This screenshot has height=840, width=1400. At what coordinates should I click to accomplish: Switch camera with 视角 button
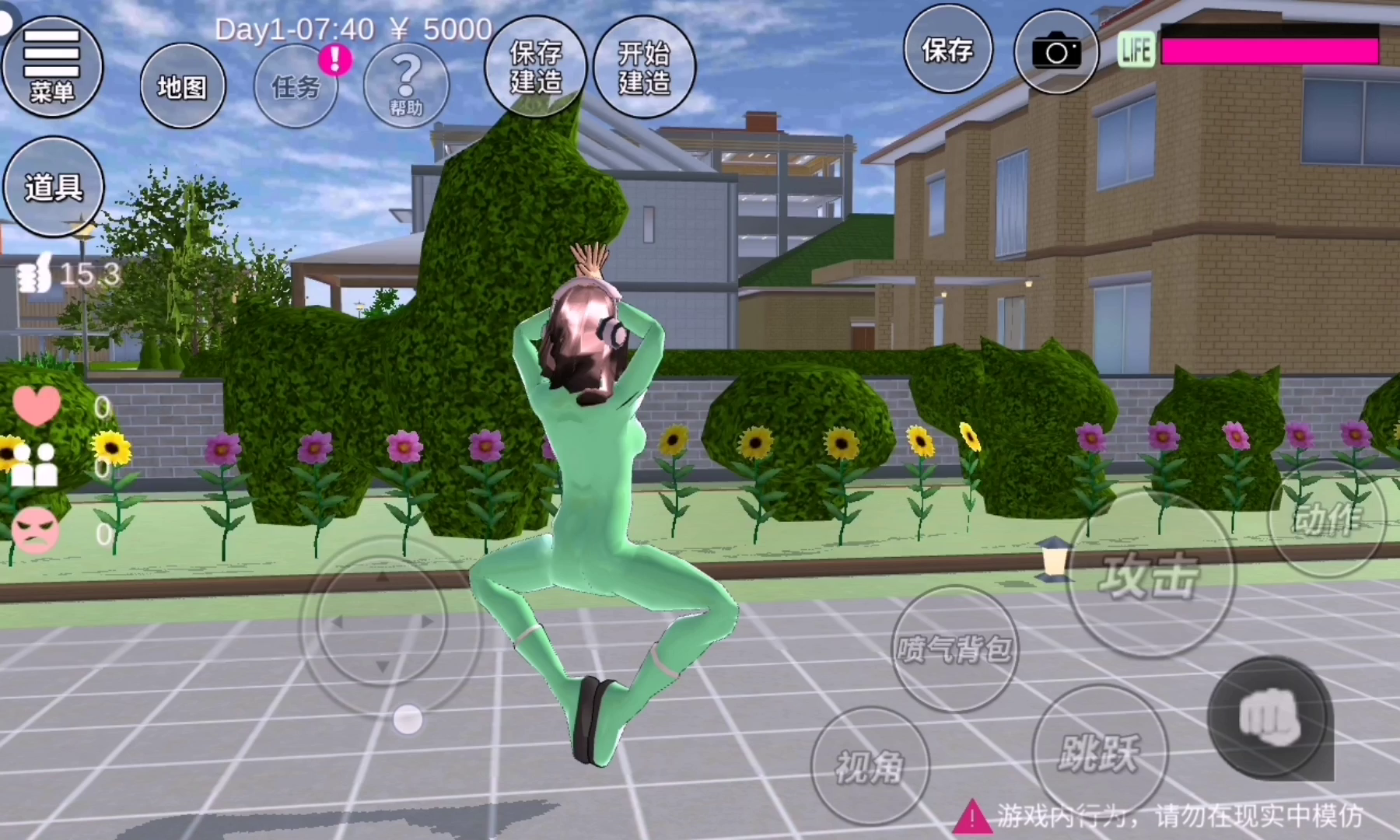(870, 766)
